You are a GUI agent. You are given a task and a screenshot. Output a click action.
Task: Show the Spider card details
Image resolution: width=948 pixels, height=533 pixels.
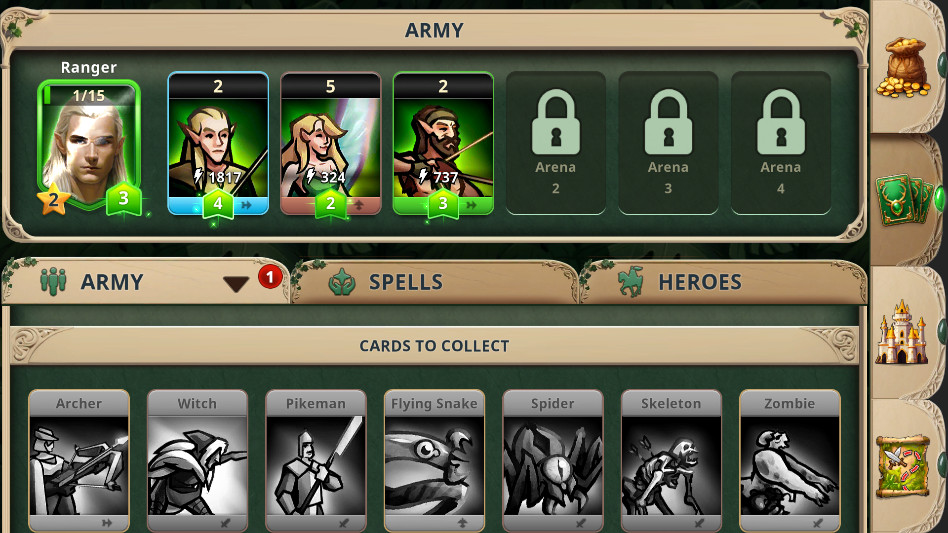553,460
